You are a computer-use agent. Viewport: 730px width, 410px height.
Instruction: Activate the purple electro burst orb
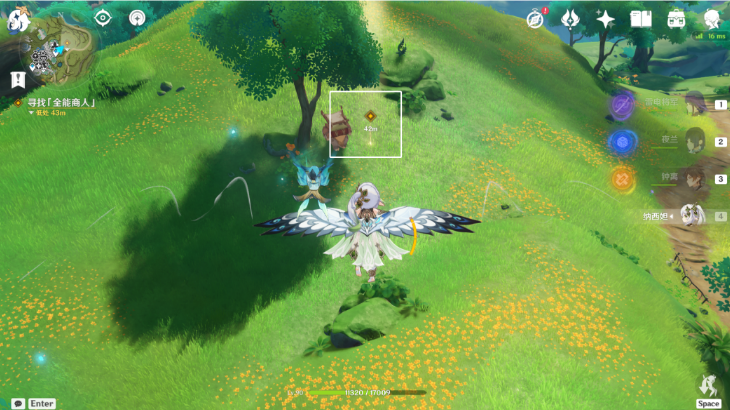point(622,105)
